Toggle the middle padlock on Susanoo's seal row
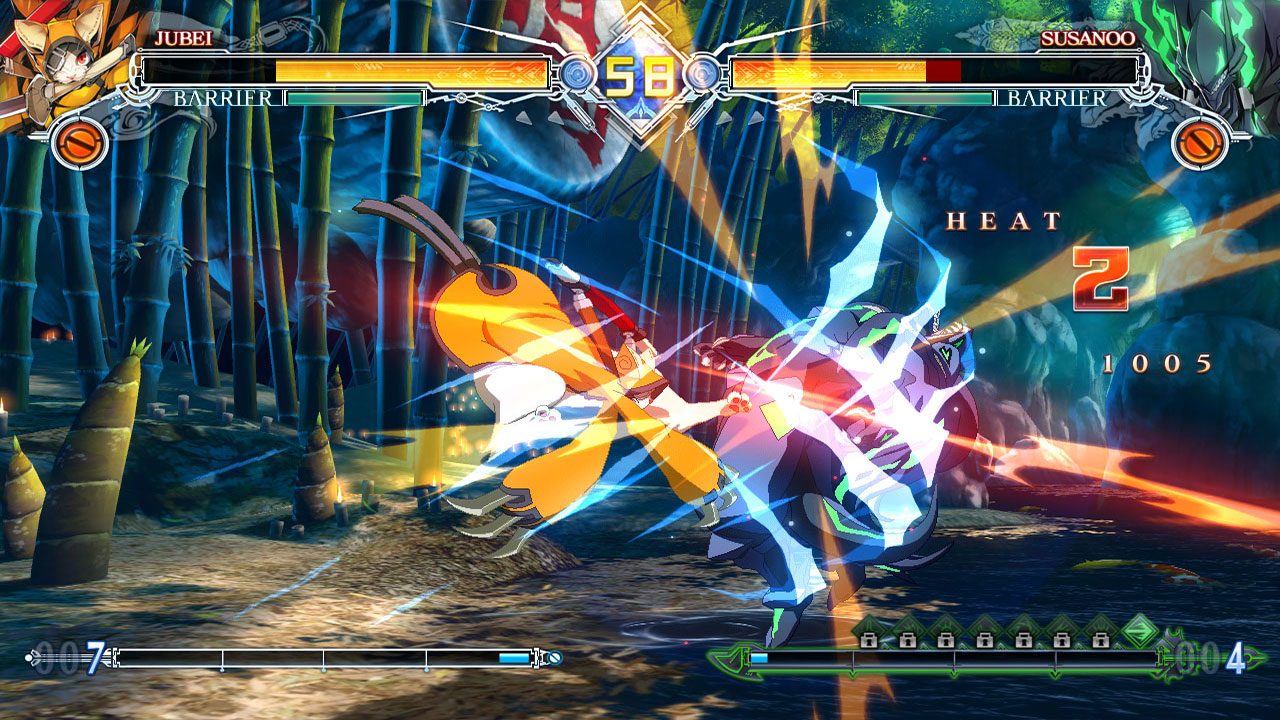This screenshot has height=720, width=1280. [985, 642]
